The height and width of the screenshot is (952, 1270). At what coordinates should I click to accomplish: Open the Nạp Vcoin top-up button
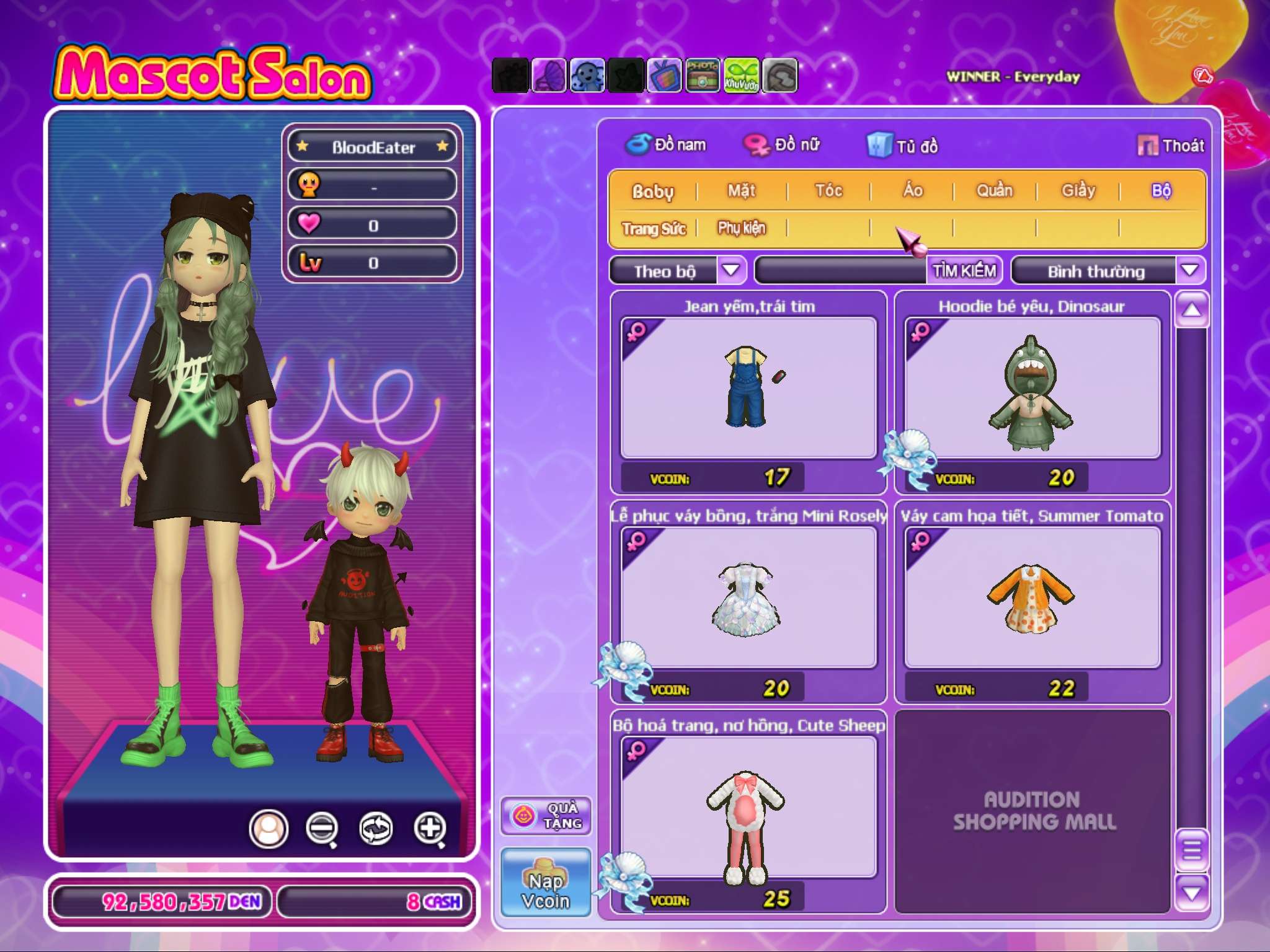(x=546, y=882)
